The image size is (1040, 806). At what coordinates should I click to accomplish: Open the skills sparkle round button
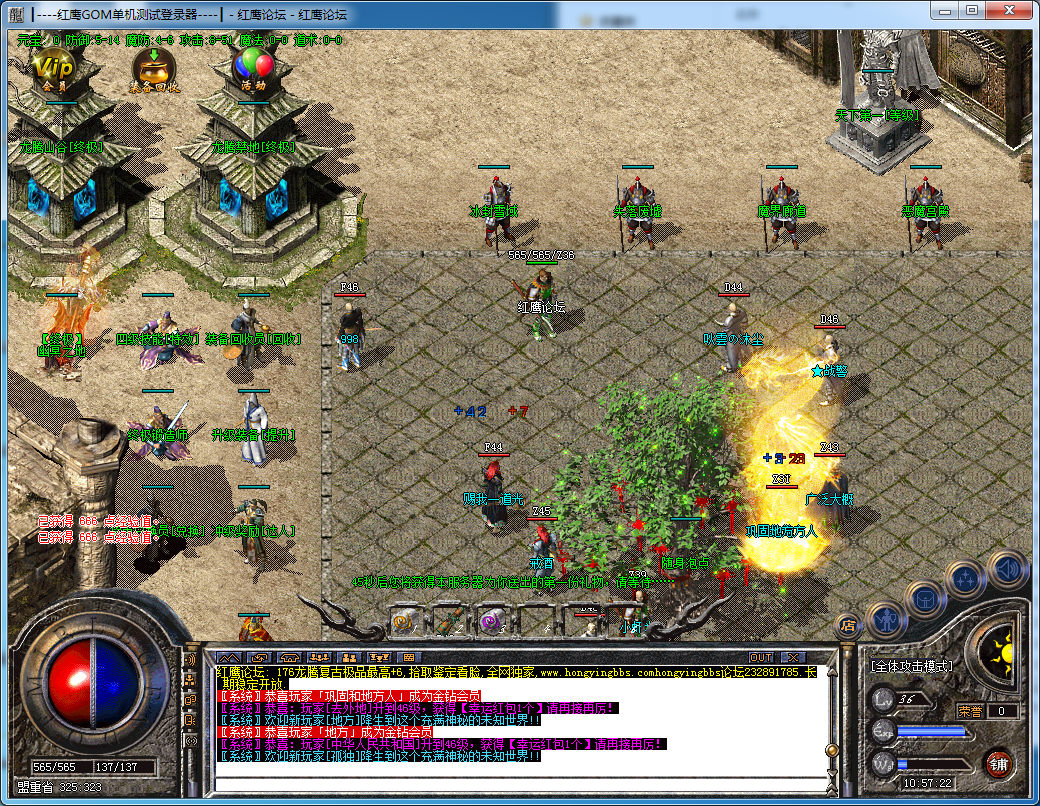(967, 578)
